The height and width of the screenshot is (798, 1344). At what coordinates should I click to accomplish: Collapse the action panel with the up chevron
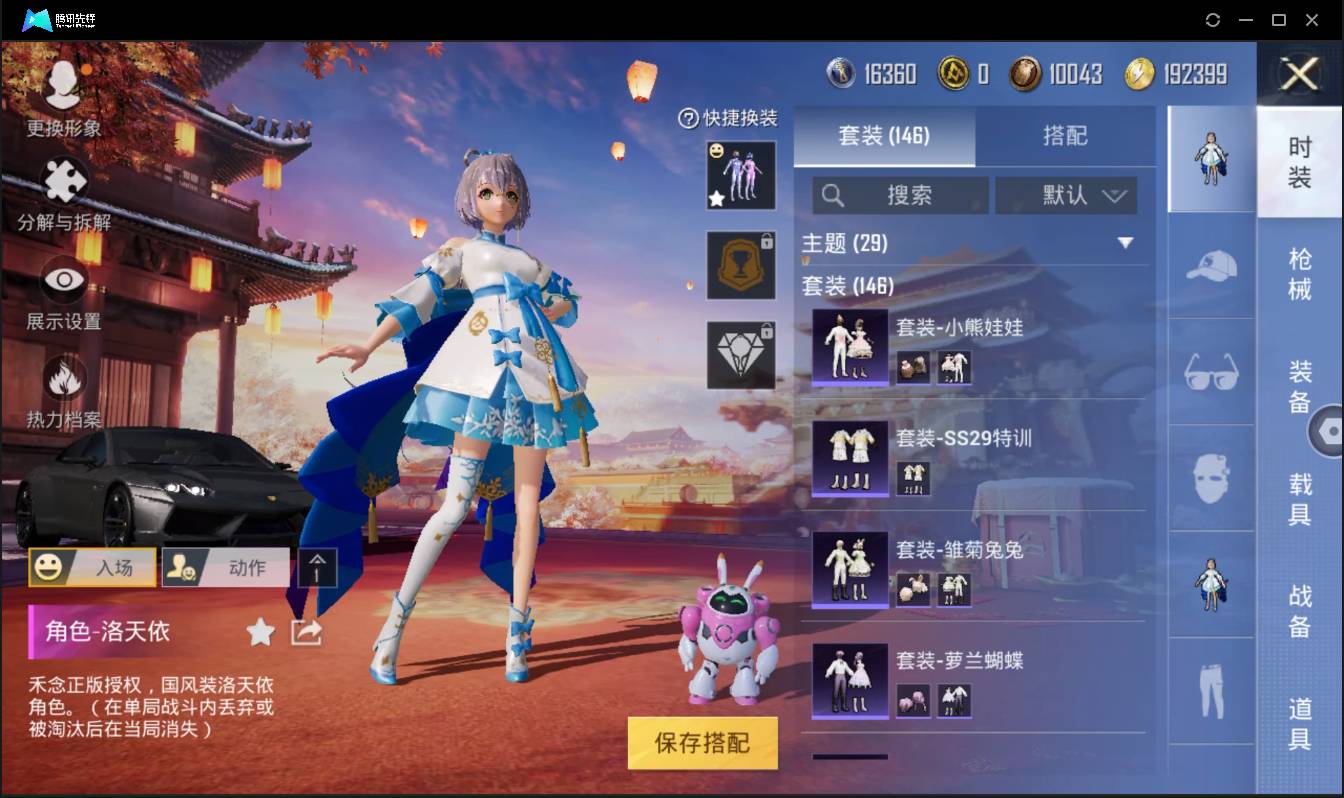318,566
